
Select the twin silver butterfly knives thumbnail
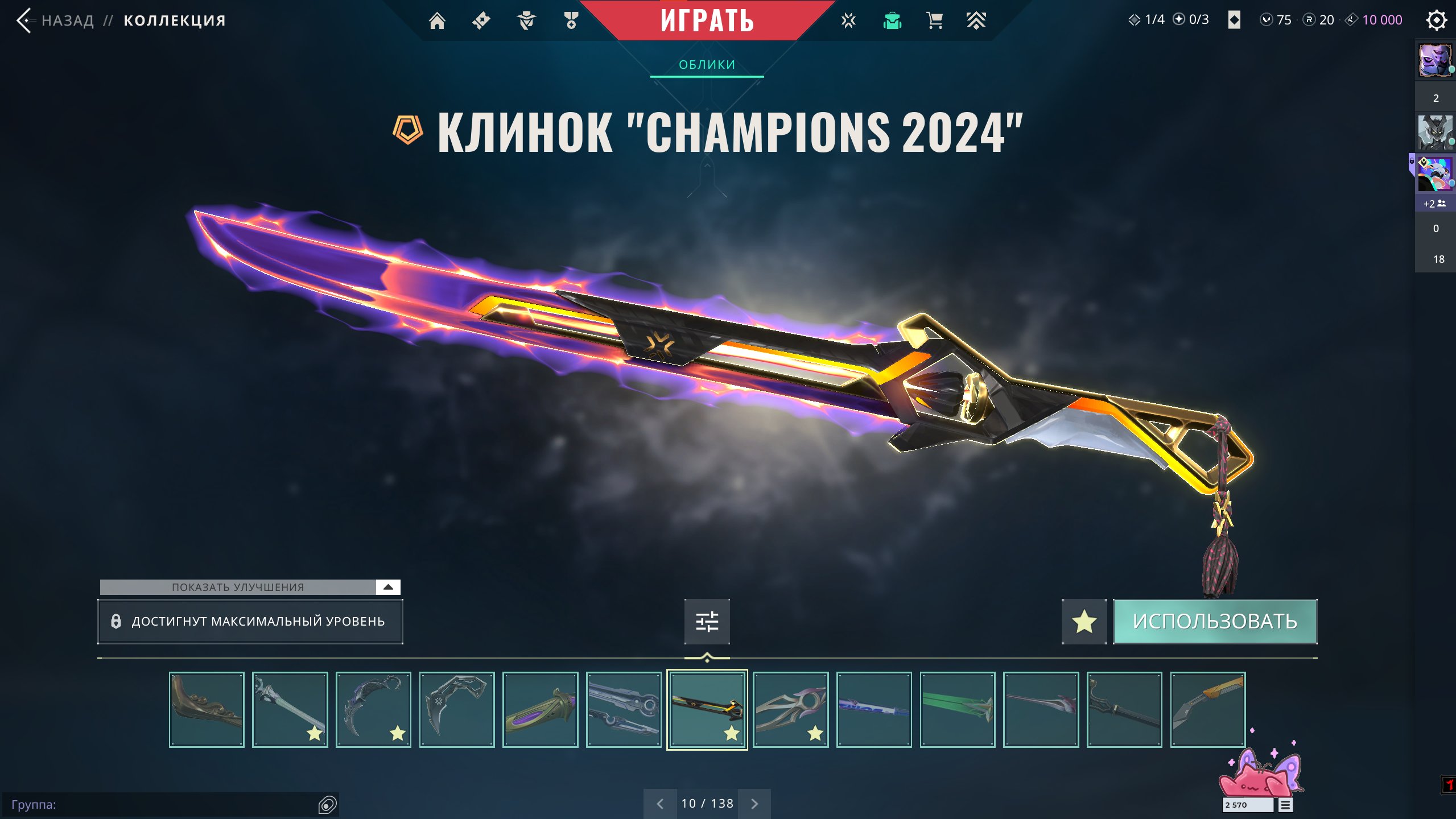click(x=624, y=709)
